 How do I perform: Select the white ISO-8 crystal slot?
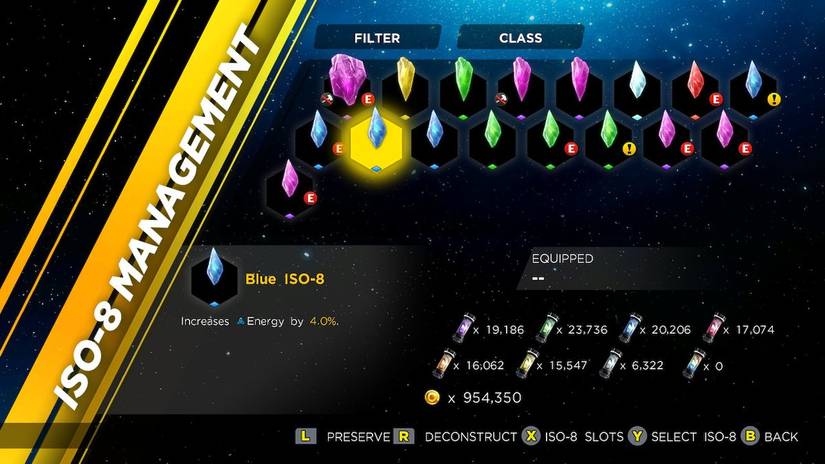[x=637, y=83]
